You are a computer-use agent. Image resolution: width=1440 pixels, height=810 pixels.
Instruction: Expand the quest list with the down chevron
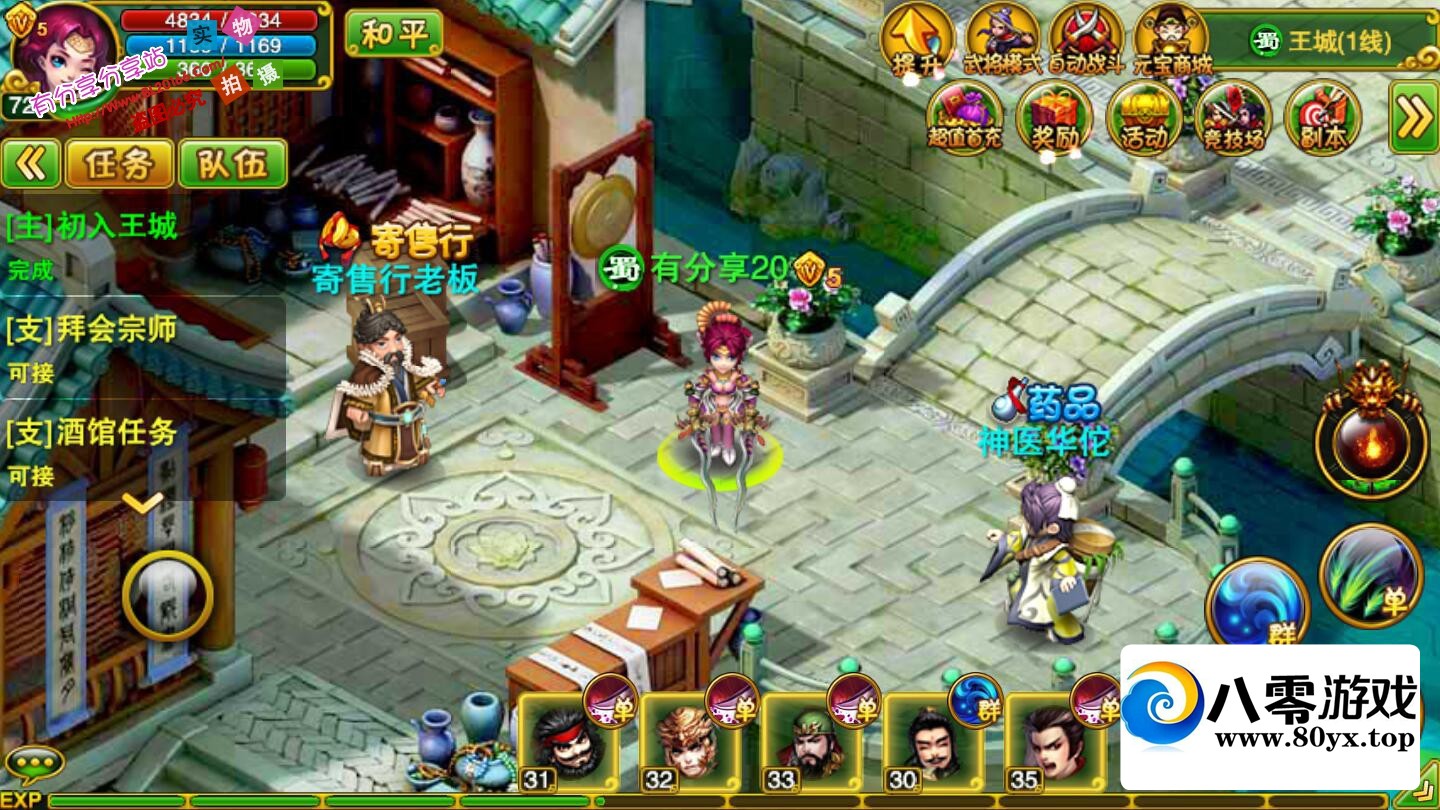click(143, 502)
